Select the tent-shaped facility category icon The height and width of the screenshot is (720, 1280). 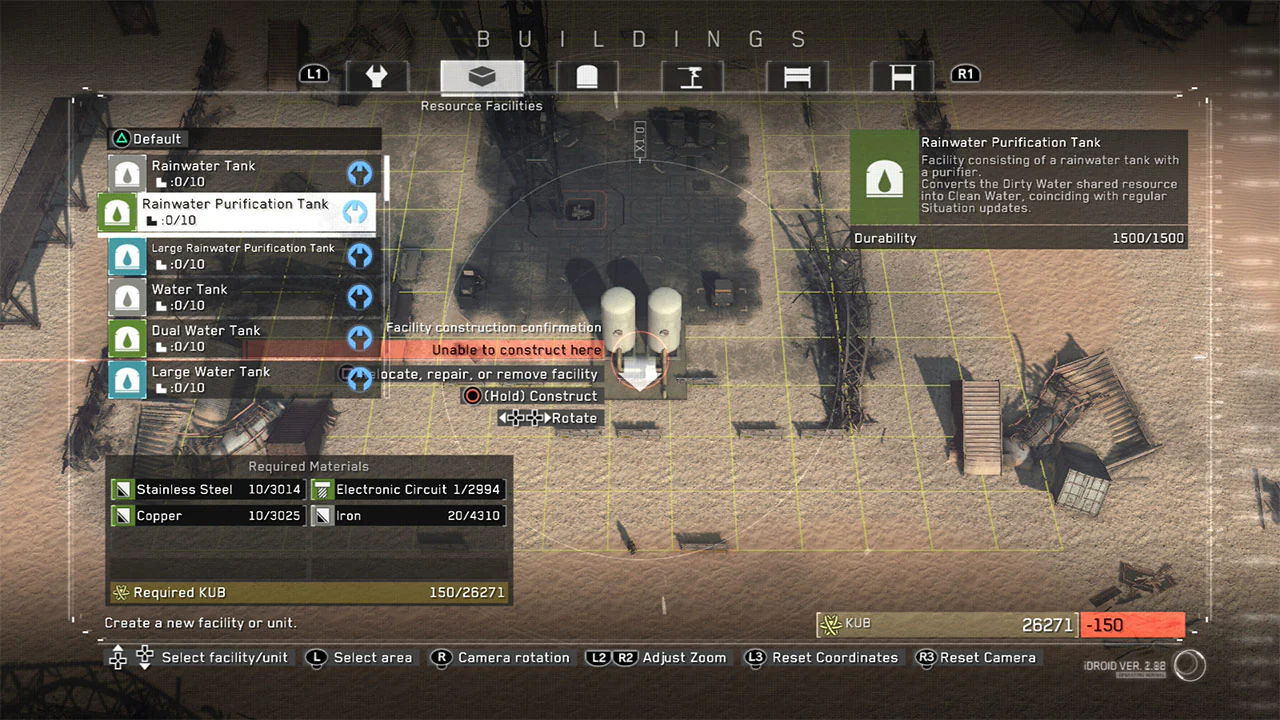click(x=586, y=74)
